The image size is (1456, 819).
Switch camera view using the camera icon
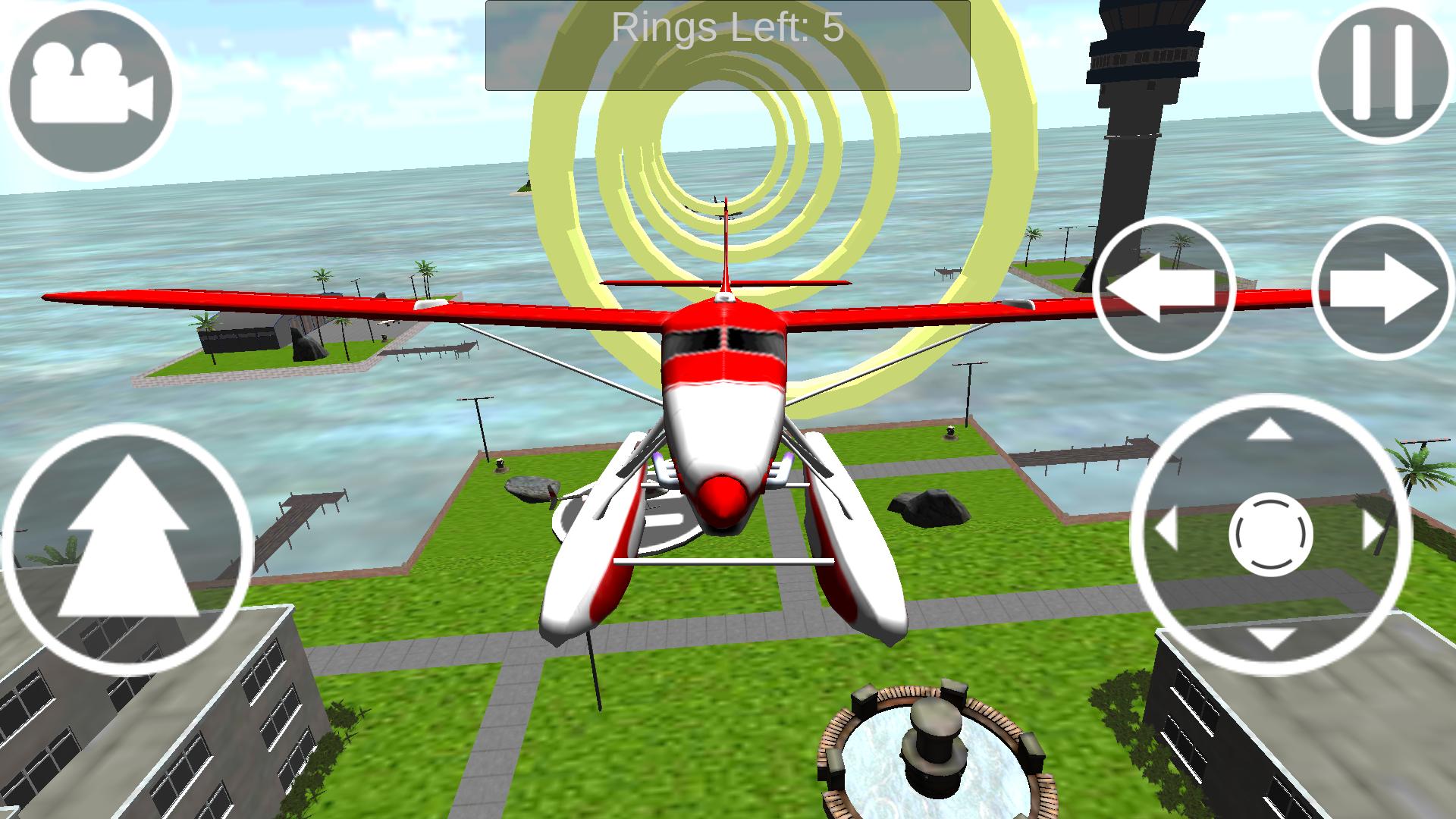click(x=91, y=91)
